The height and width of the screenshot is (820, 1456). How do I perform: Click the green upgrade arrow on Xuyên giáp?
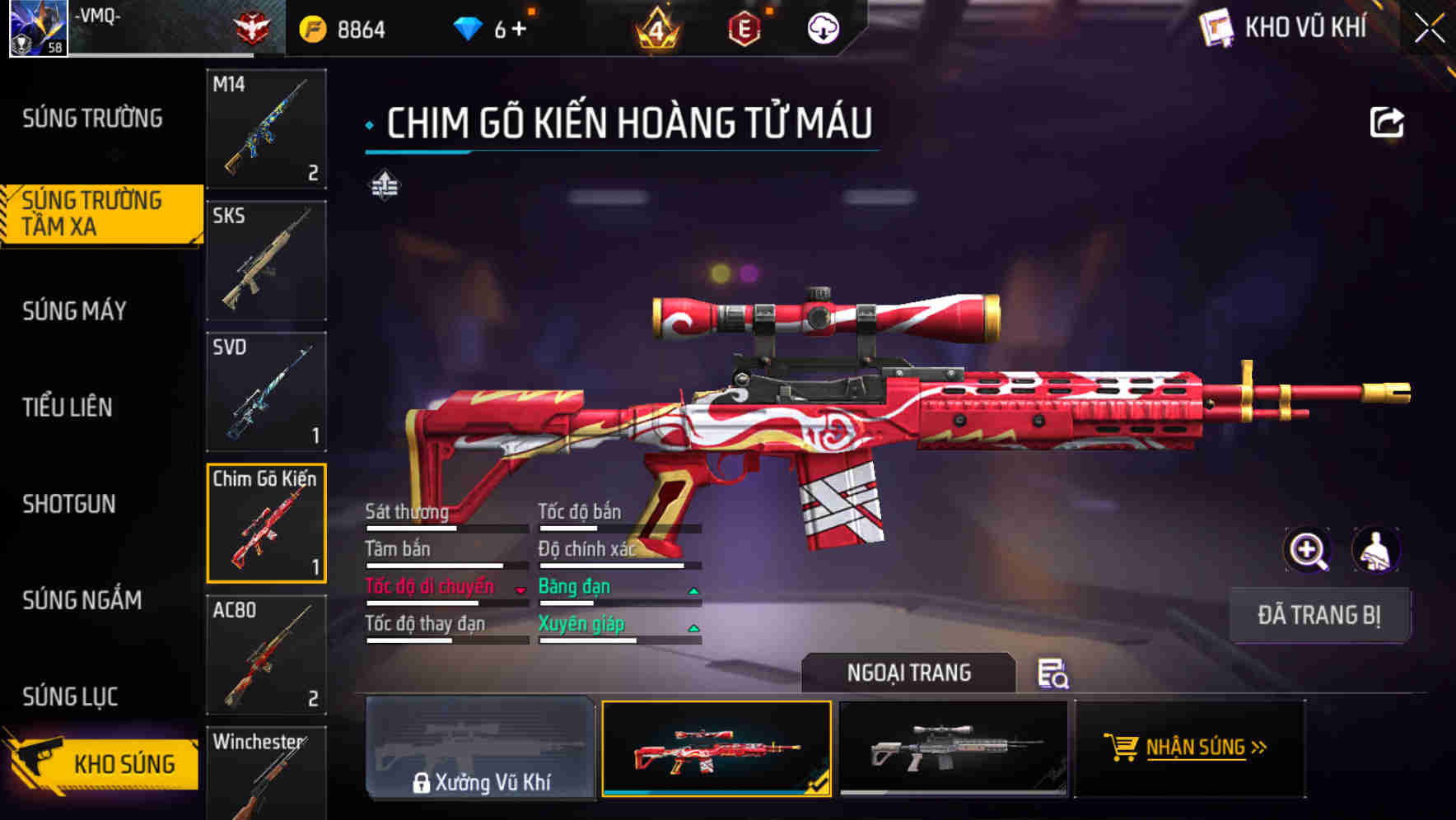694,627
